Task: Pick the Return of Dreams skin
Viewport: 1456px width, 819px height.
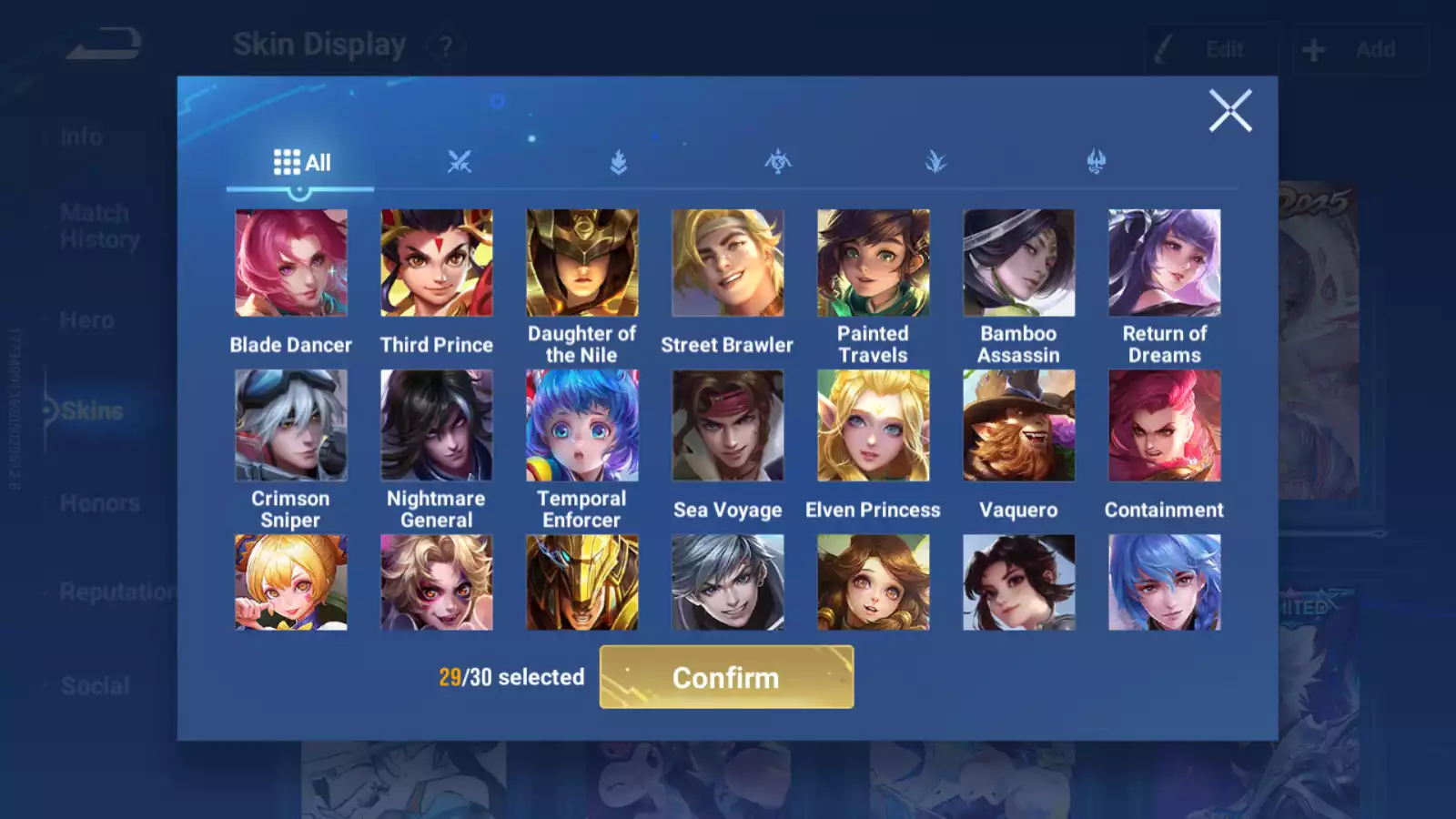Action: 1164,263
